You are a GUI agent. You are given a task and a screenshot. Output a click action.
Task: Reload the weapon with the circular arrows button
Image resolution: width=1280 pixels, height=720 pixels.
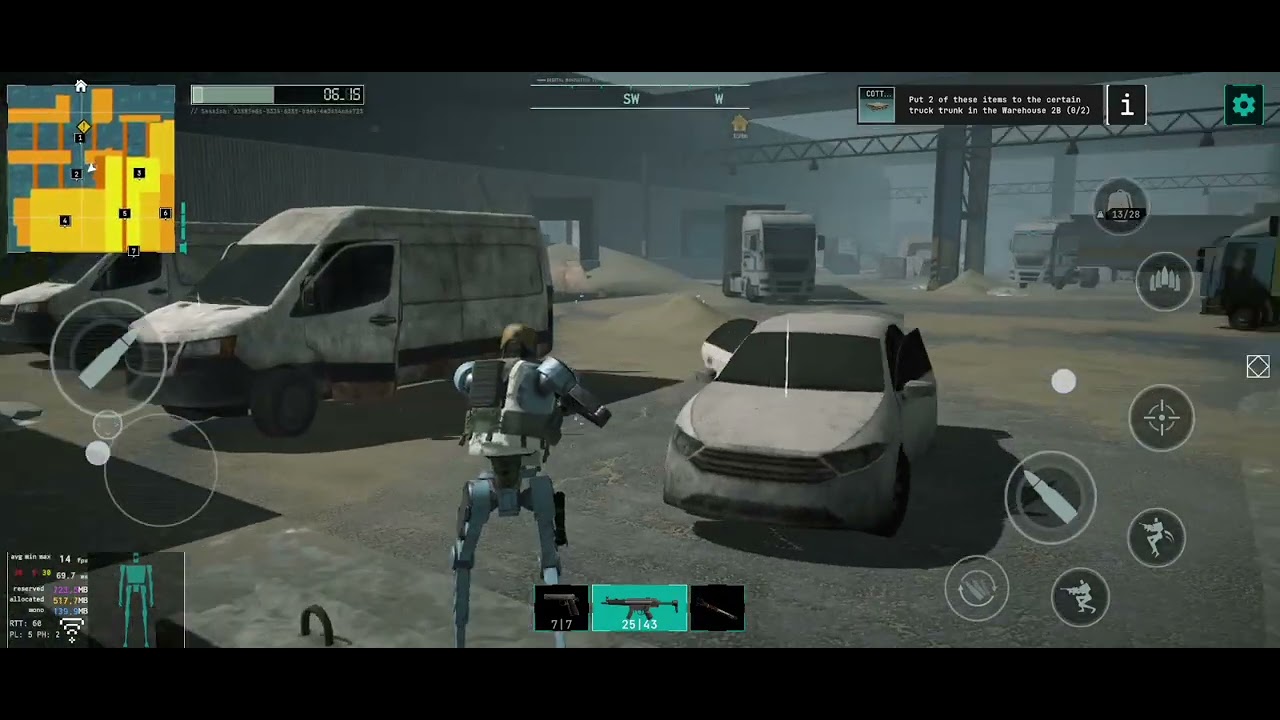(x=976, y=589)
